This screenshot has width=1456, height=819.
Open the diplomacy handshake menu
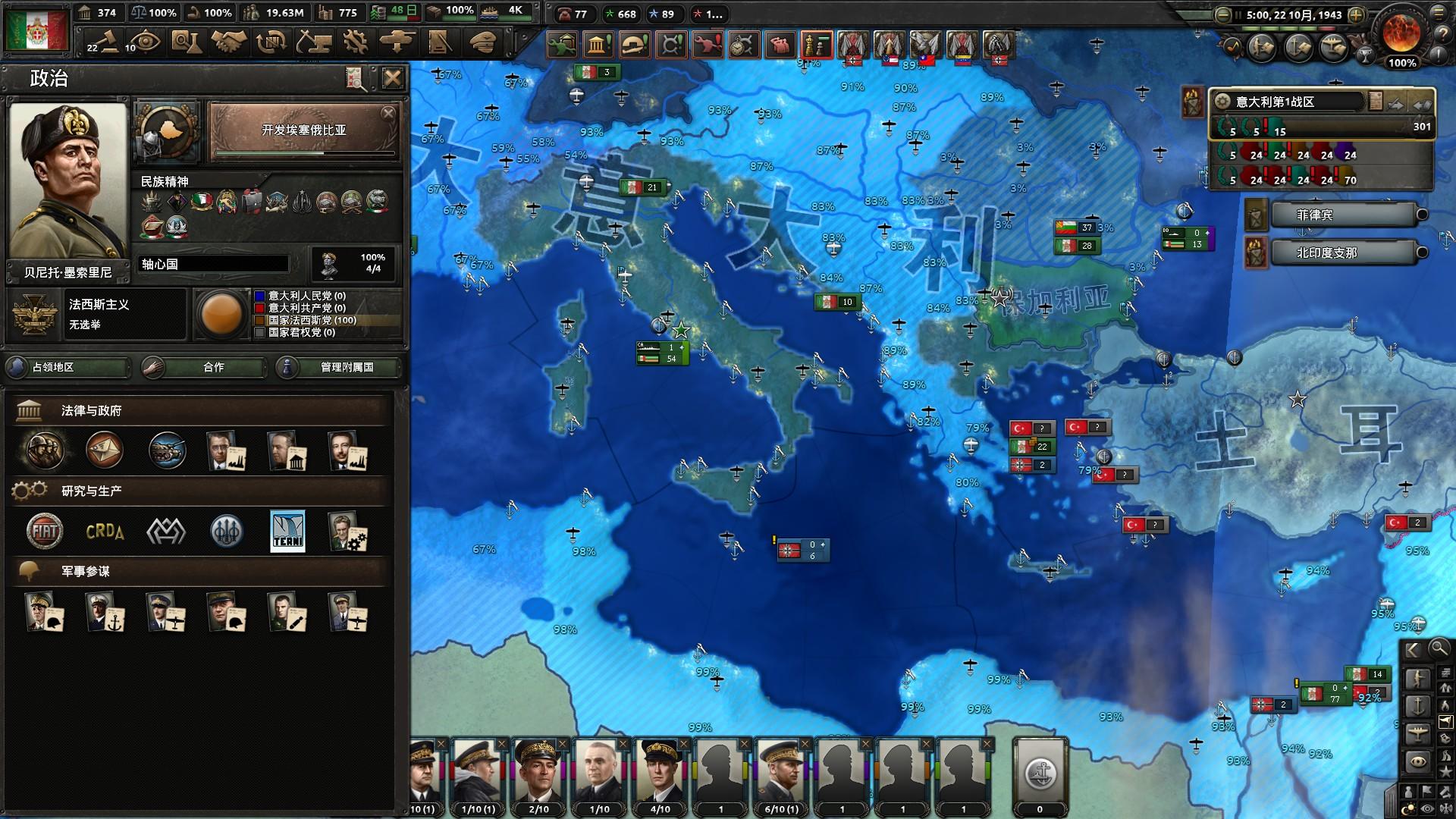[228, 42]
